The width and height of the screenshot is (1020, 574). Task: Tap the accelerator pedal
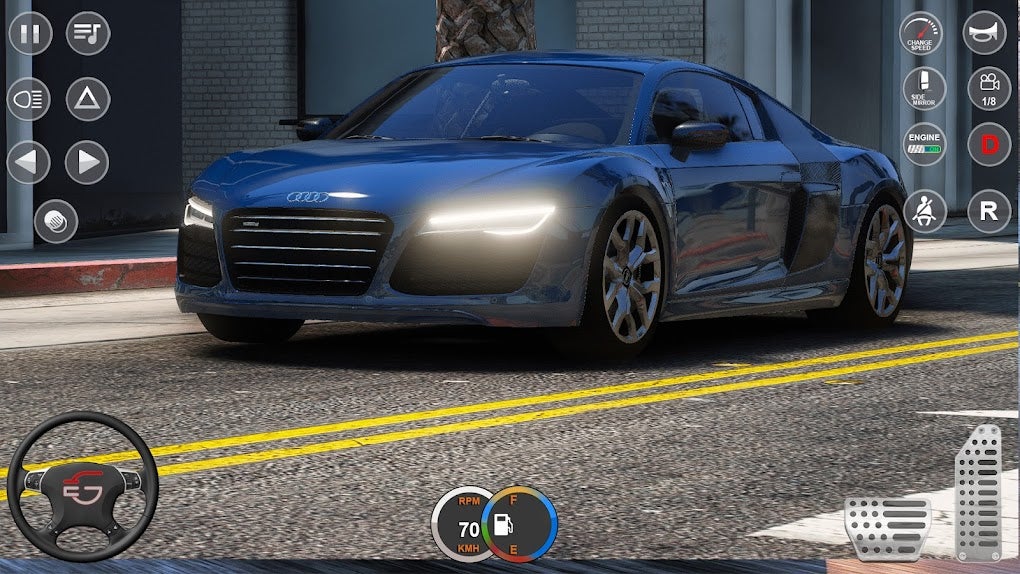point(978,491)
